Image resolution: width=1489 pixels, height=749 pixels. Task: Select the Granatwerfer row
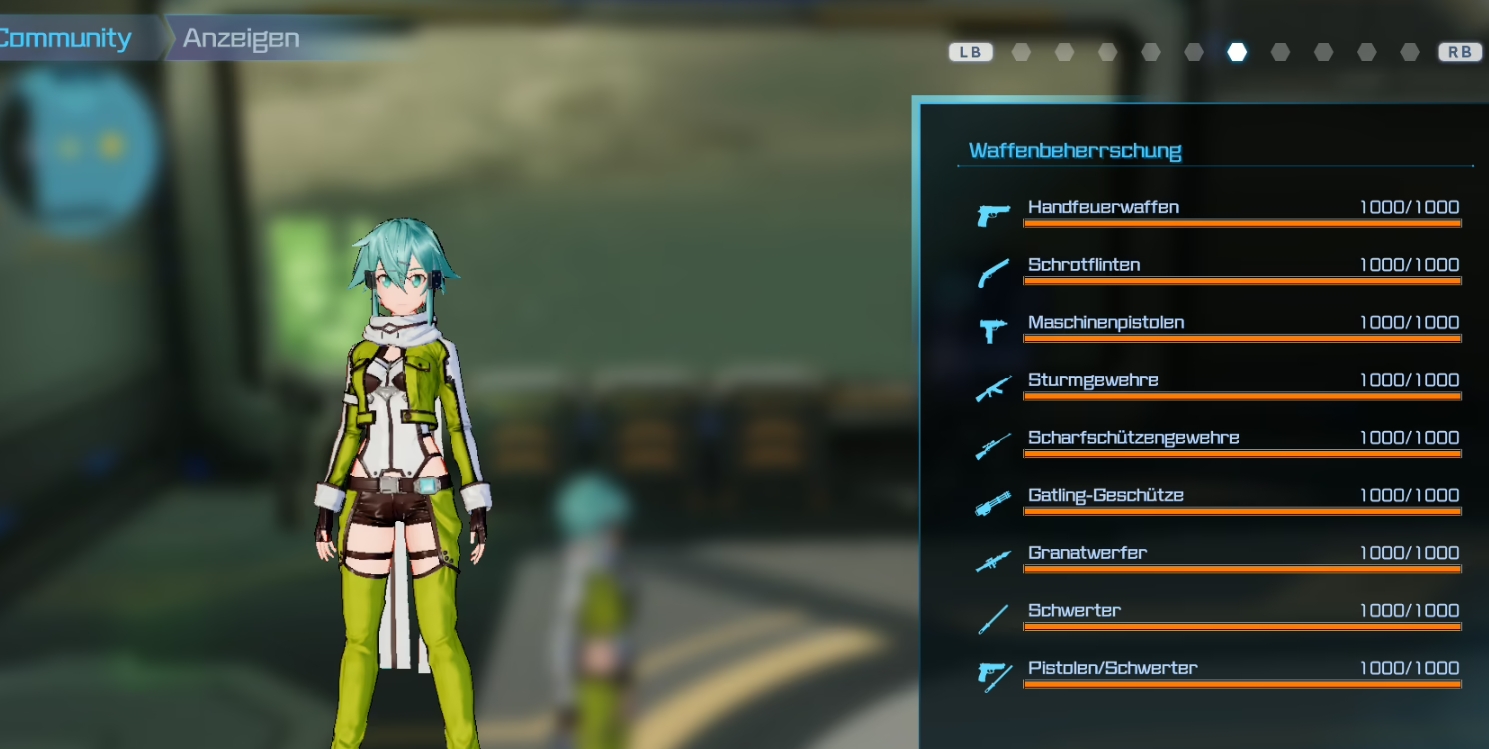coord(1215,559)
